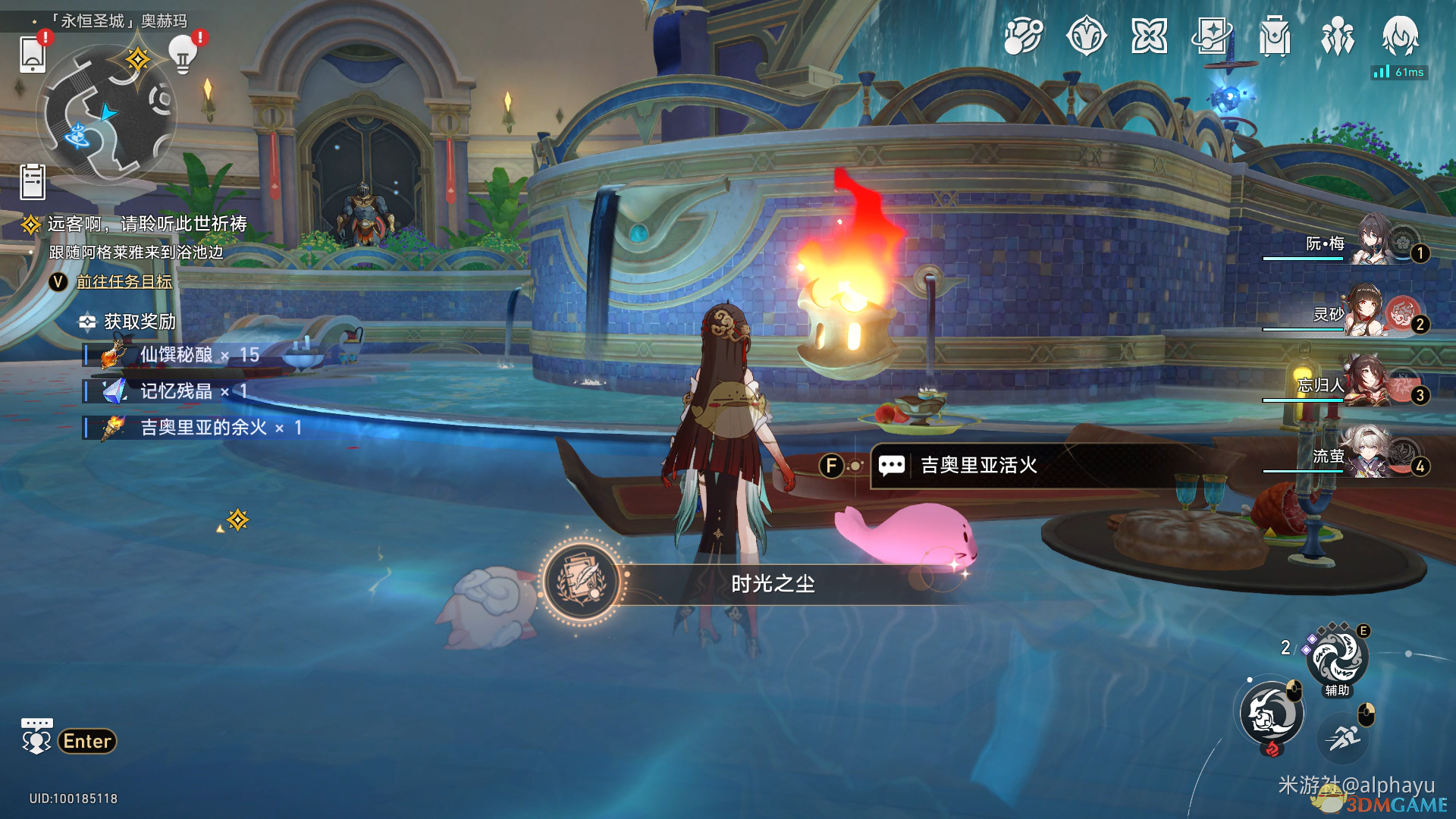Activate the basic attack swirl icon
1456x819 pixels.
coord(1272,713)
